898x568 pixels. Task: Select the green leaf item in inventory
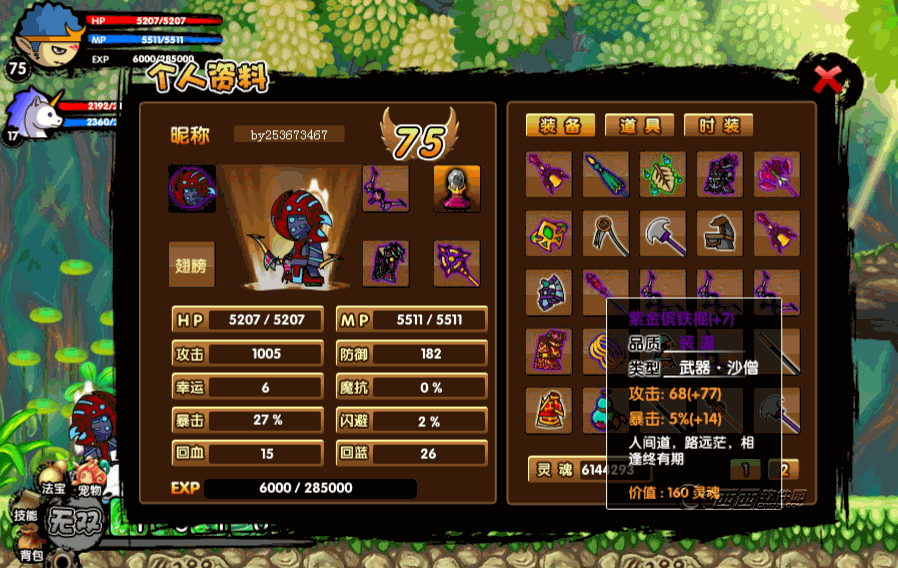pos(663,175)
